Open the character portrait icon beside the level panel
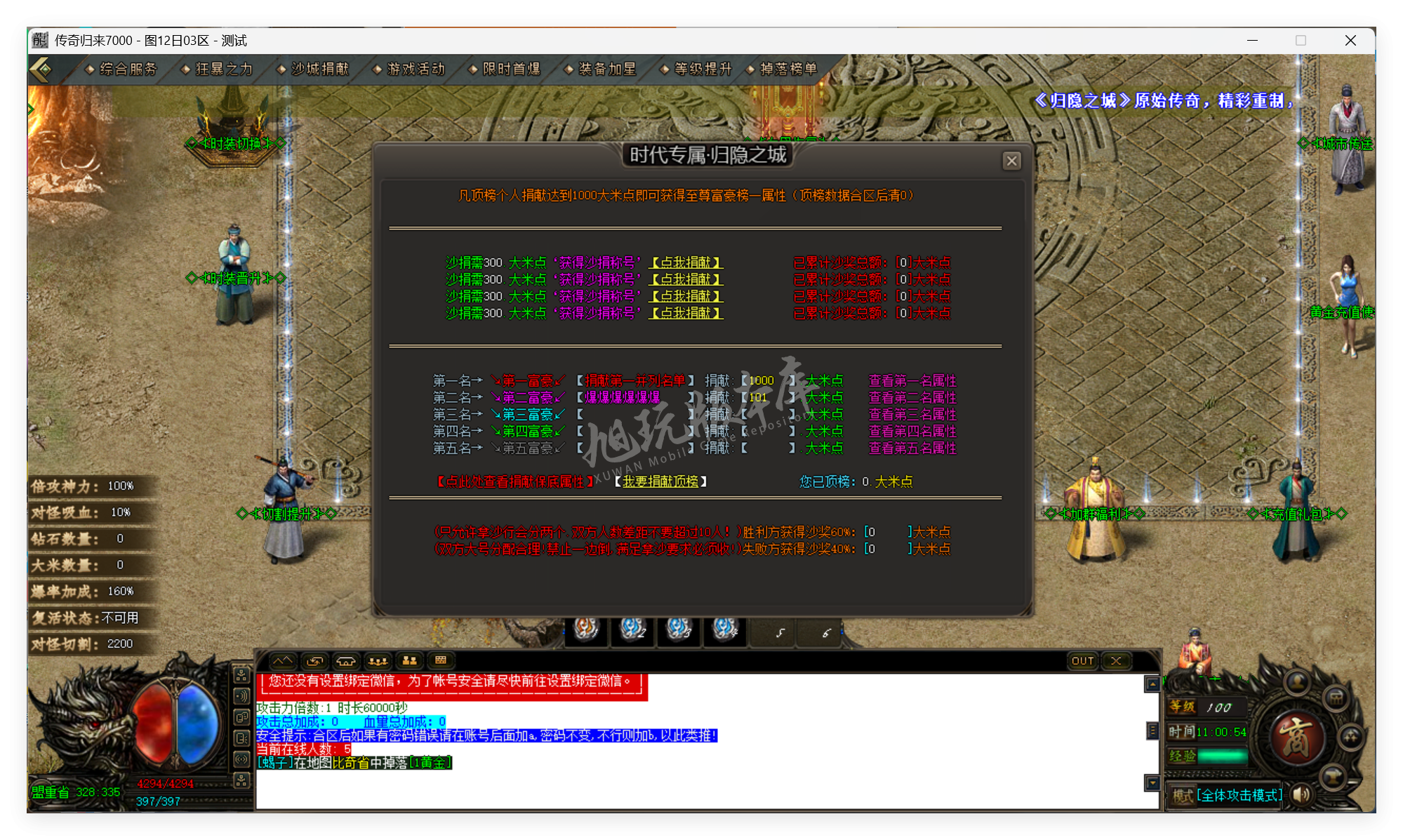1403x840 pixels. tap(1298, 683)
